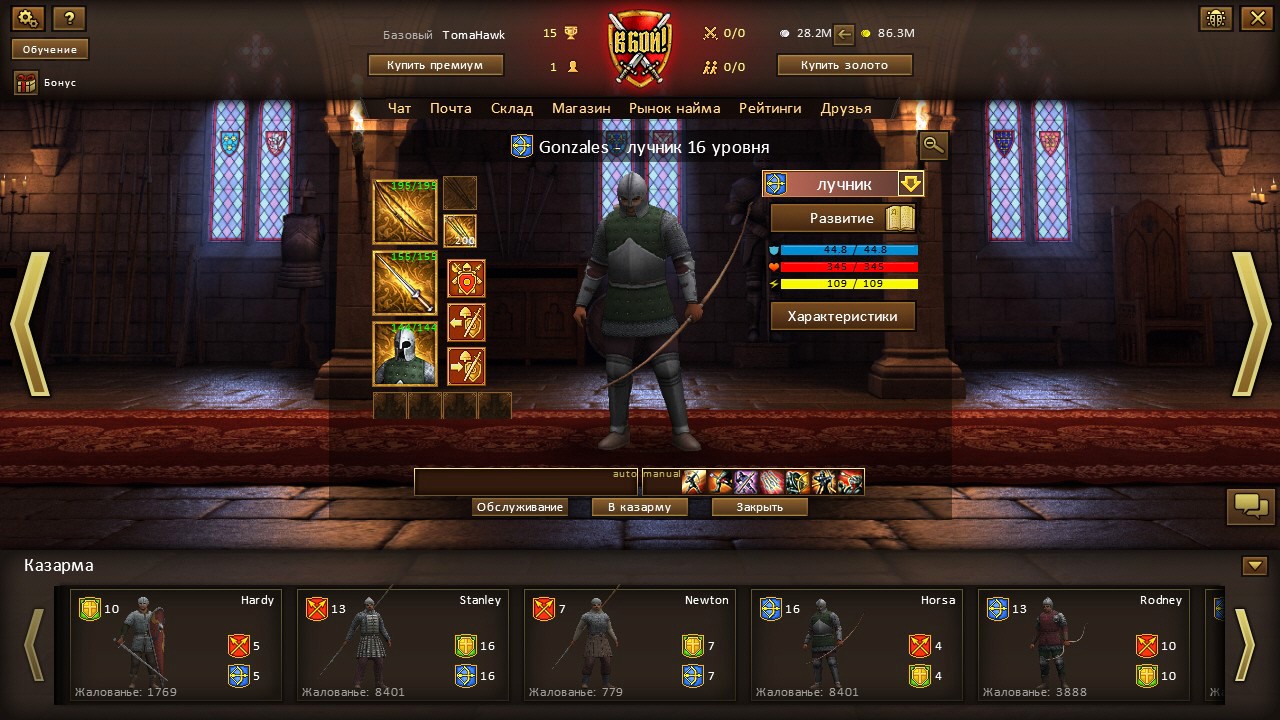This screenshot has width=1280, height=720.
Task: Open the Магазин shop
Action: pyautogui.click(x=581, y=108)
